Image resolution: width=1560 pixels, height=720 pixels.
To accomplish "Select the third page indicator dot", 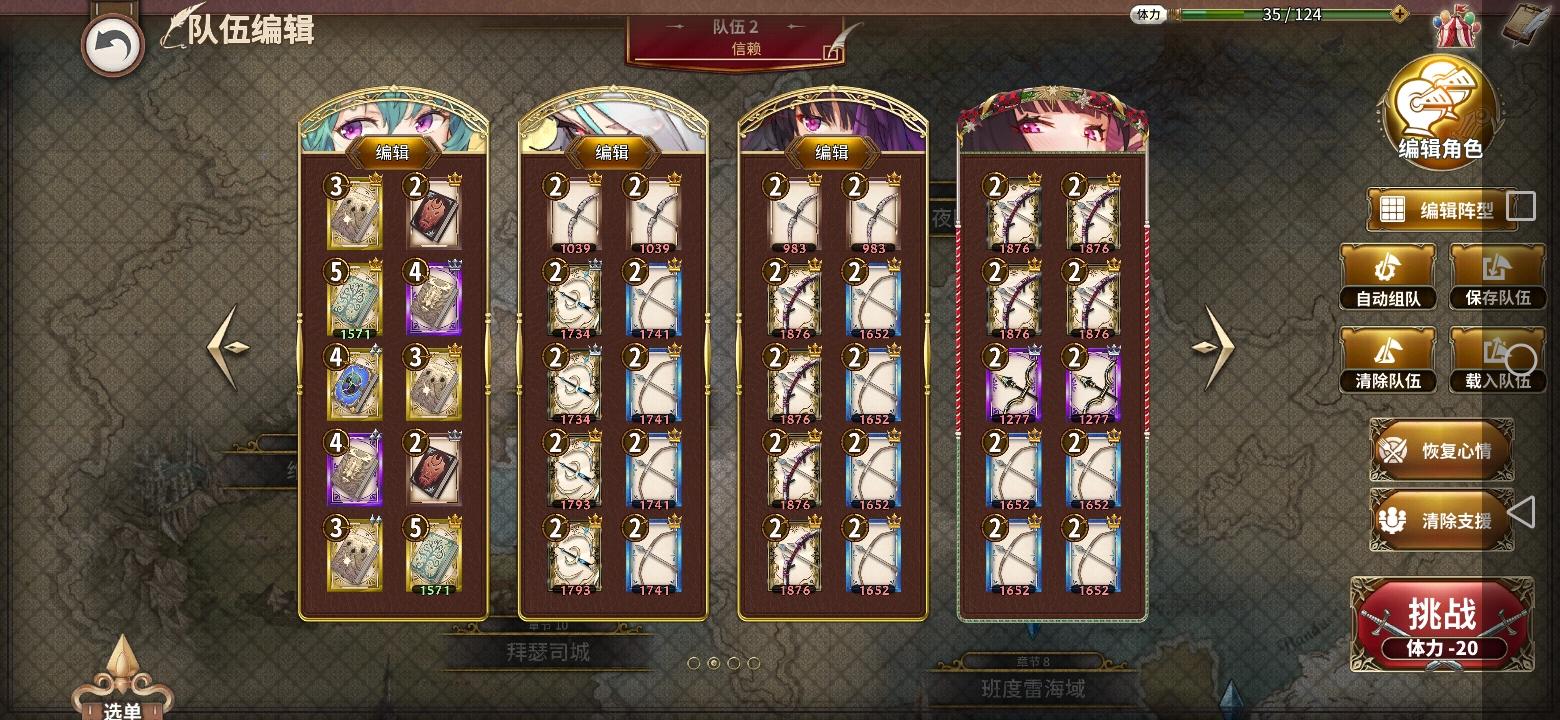I will pyautogui.click(x=734, y=662).
